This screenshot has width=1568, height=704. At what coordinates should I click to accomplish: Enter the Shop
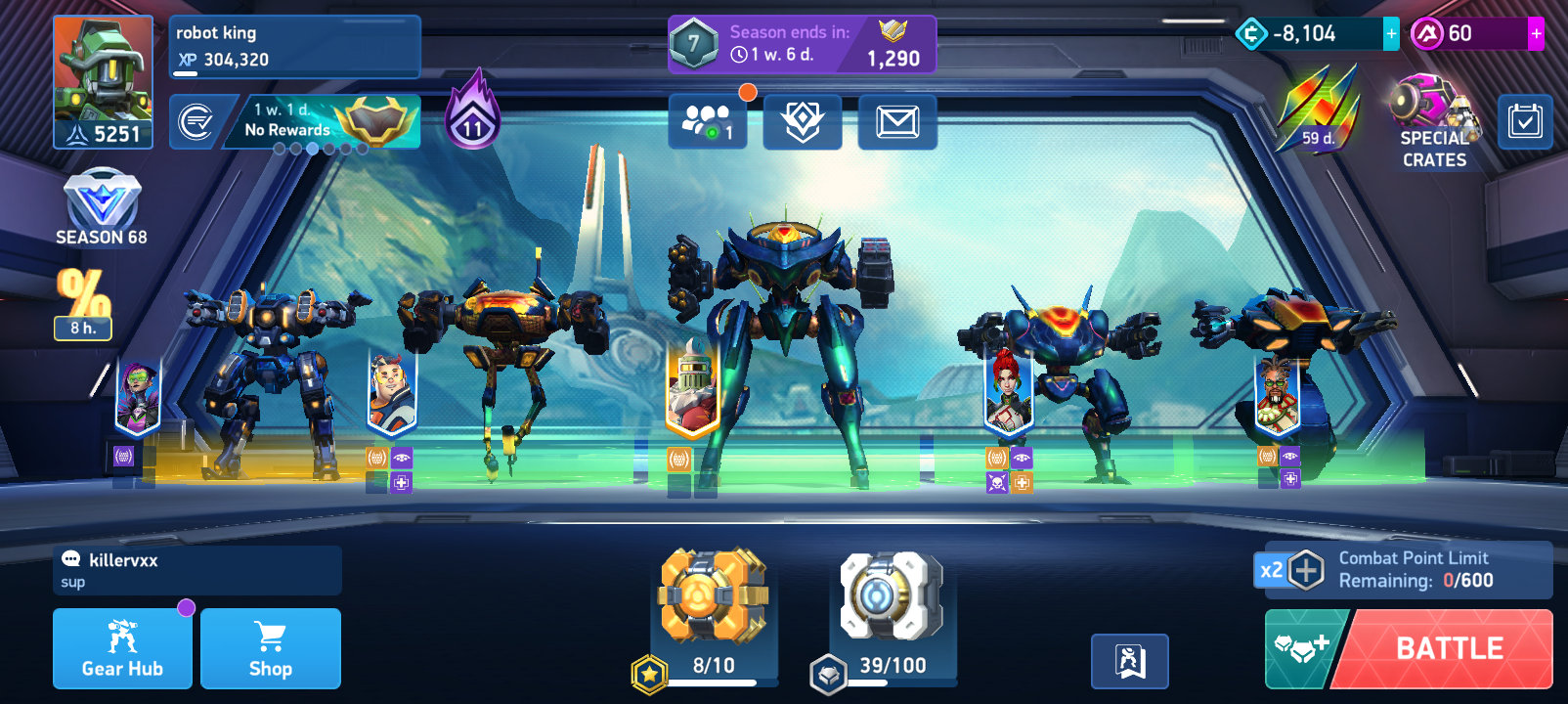point(271,648)
